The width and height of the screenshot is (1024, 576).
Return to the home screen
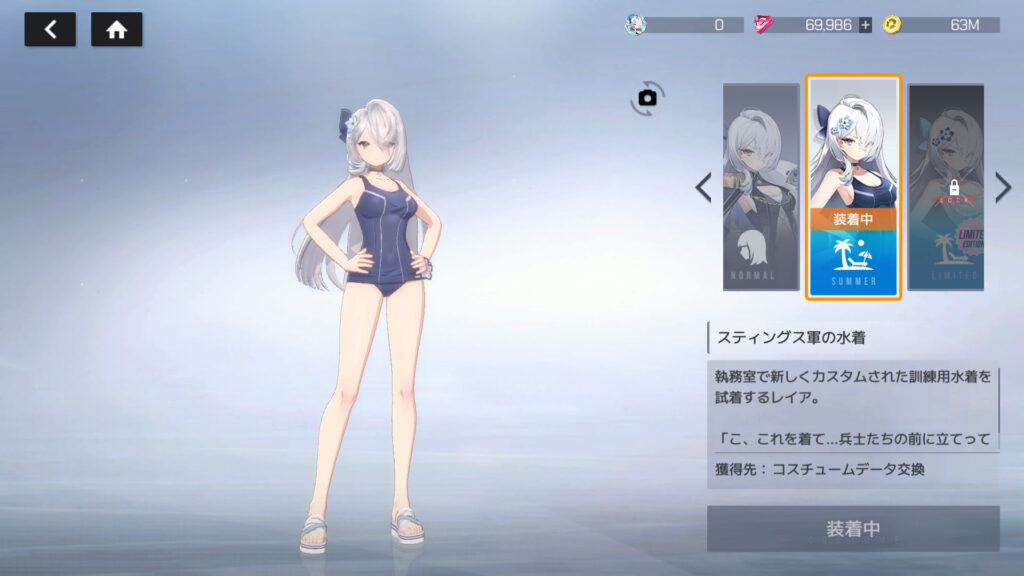click(x=117, y=30)
